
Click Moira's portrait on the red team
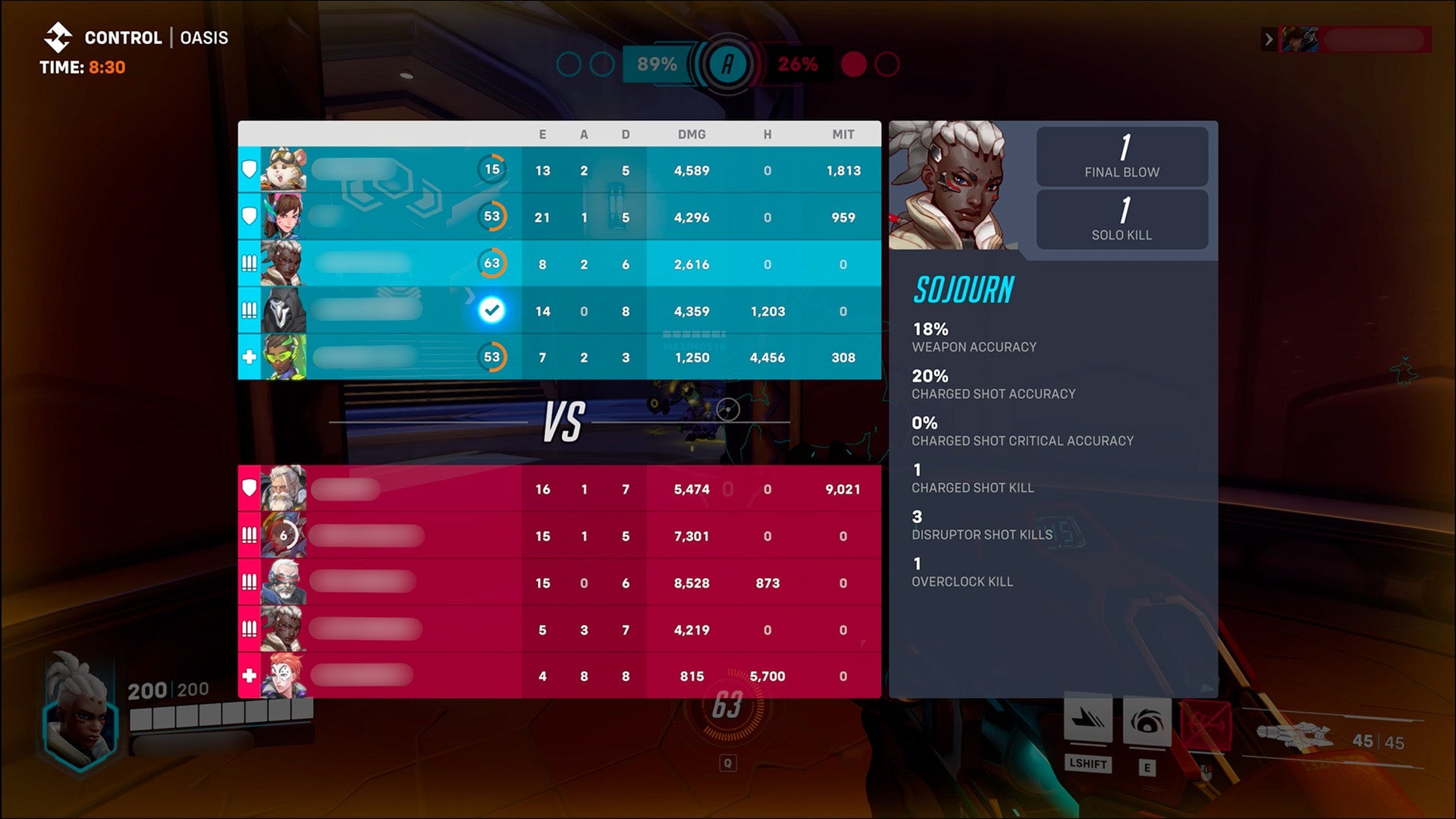284,675
